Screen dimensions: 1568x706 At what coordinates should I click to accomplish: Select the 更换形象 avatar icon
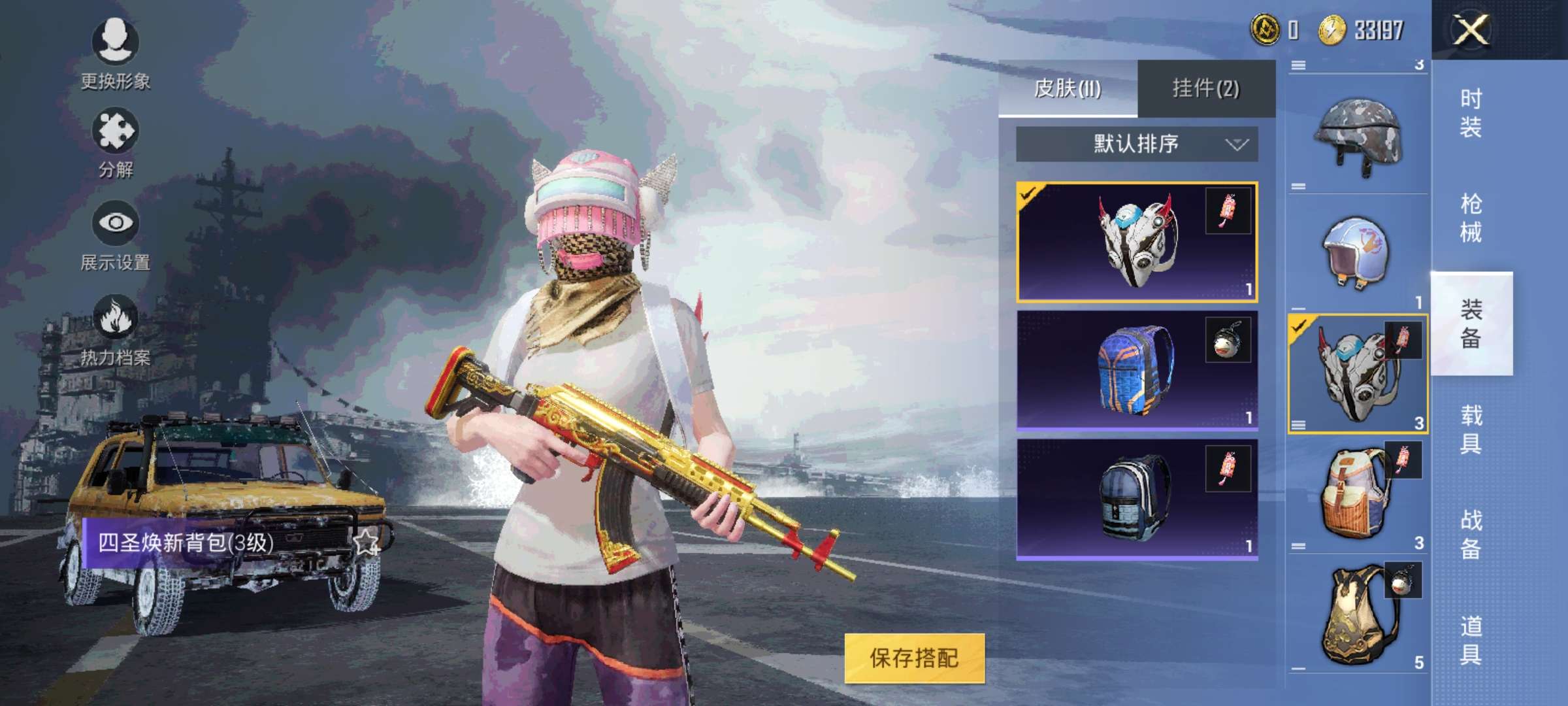116,44
